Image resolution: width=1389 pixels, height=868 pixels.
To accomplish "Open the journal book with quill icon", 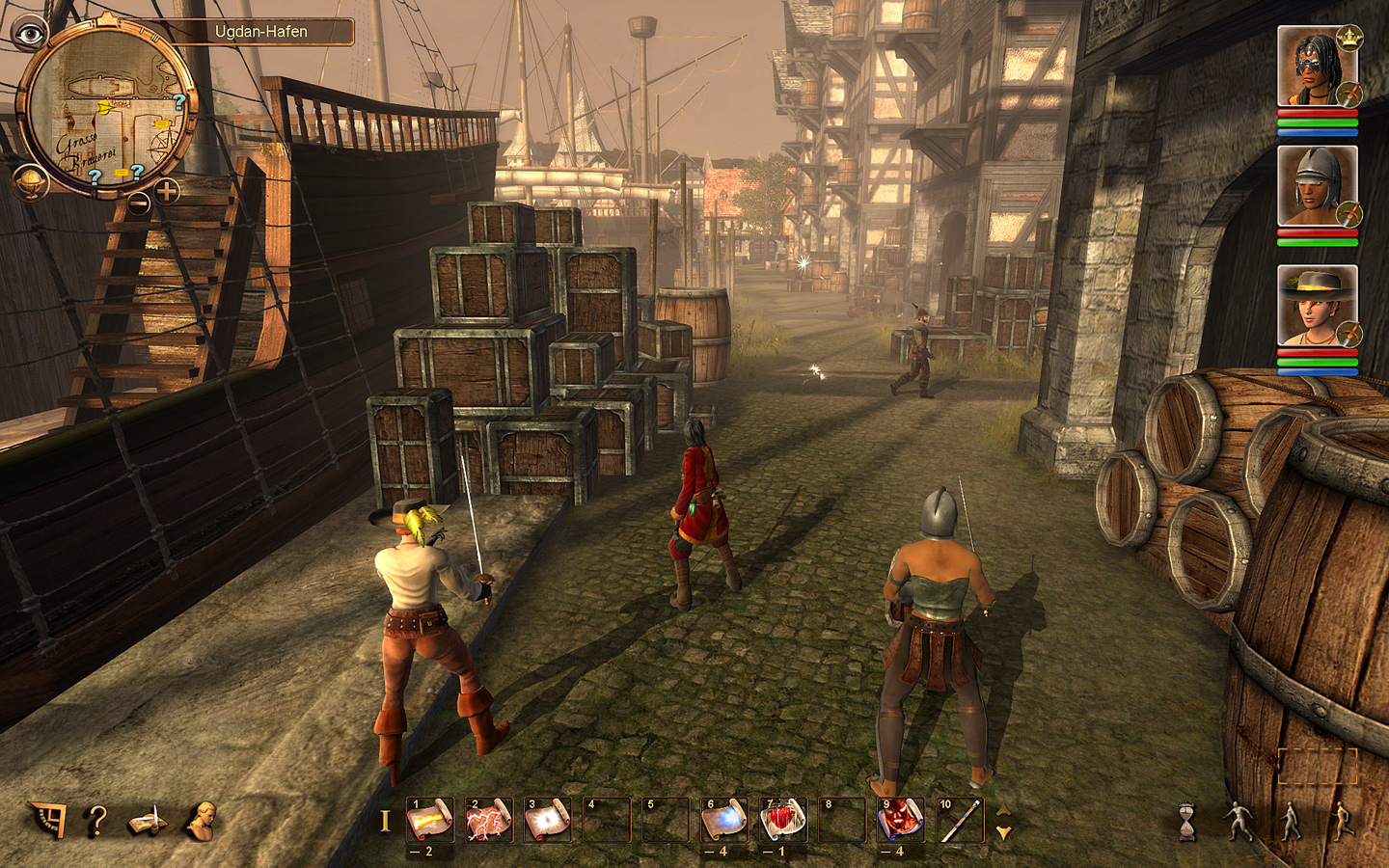I will coord(148,821).
